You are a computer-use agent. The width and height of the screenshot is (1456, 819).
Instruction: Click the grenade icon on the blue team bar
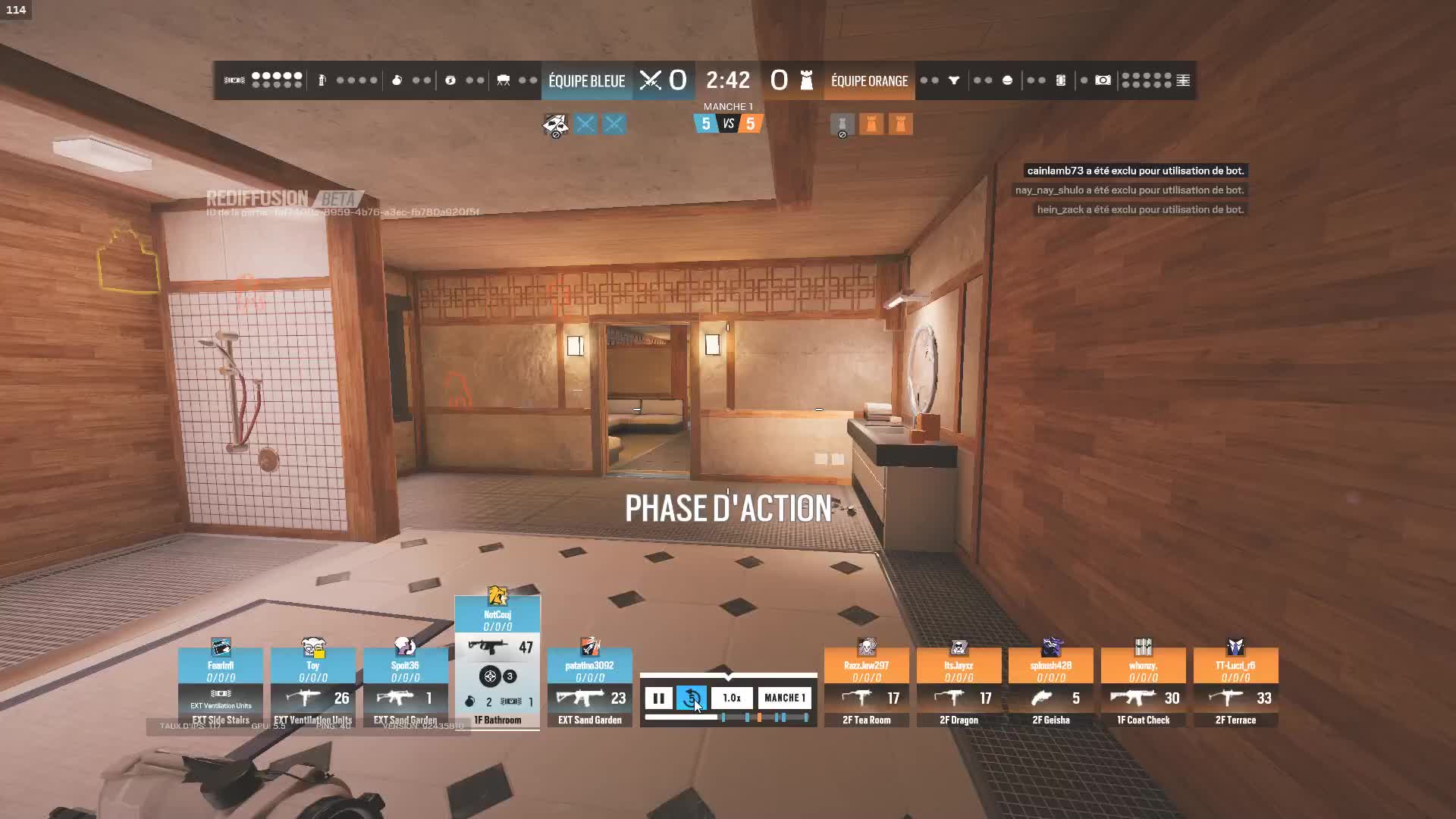[x=397, y=80]
